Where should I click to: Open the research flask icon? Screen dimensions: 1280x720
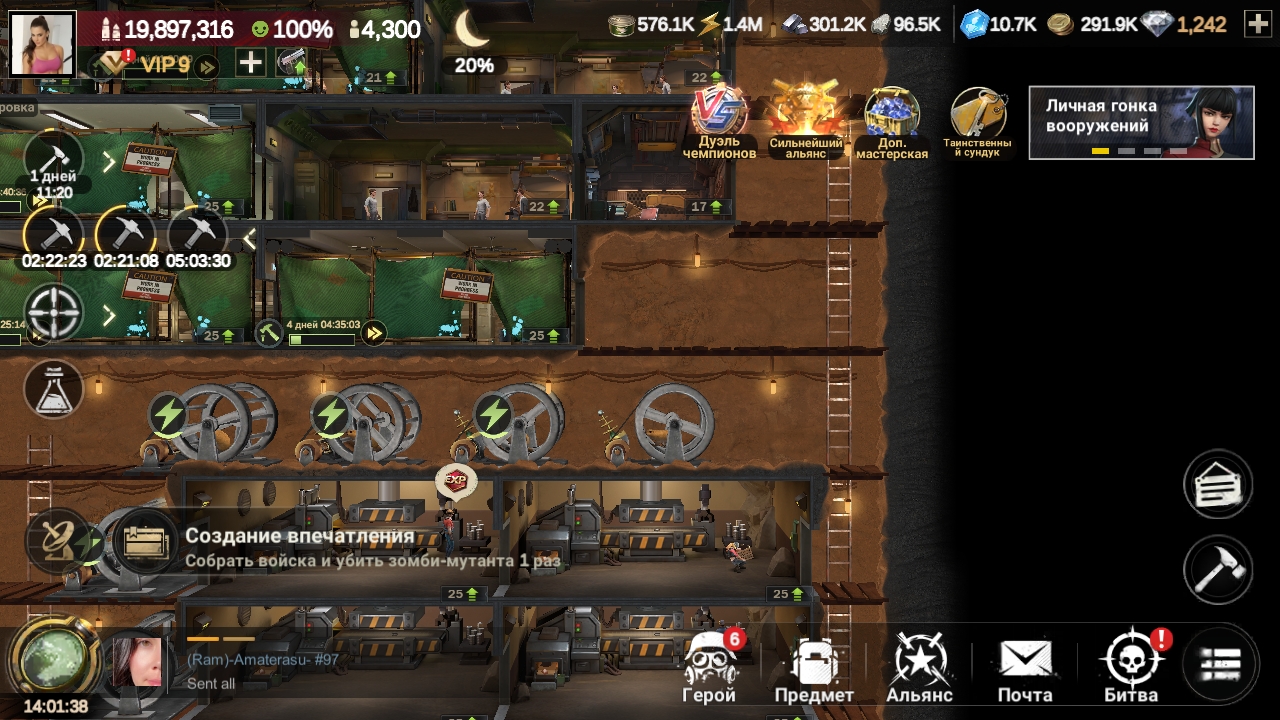click(x=53, y=389)
